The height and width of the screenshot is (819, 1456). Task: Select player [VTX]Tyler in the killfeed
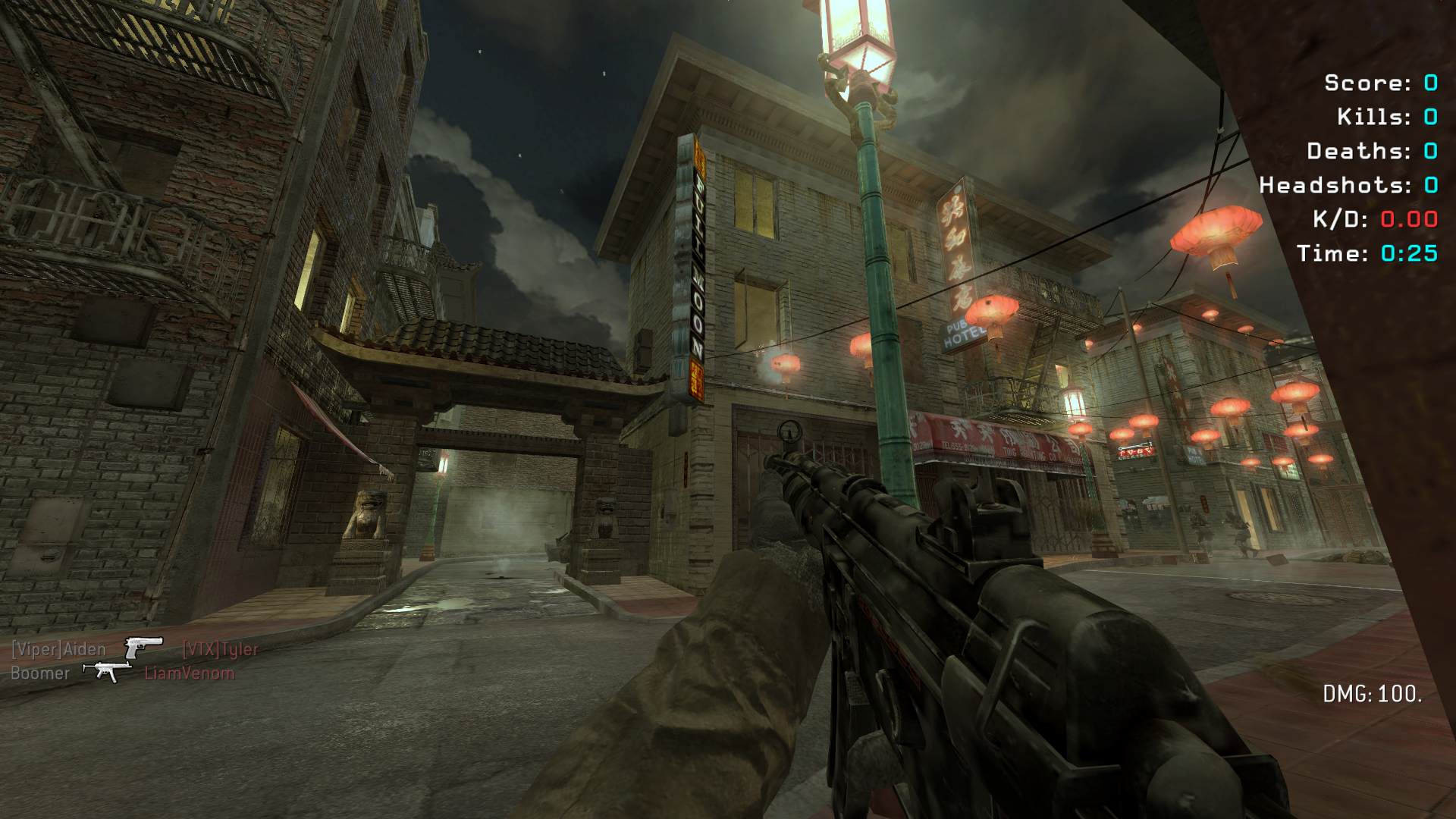[221, 650]
